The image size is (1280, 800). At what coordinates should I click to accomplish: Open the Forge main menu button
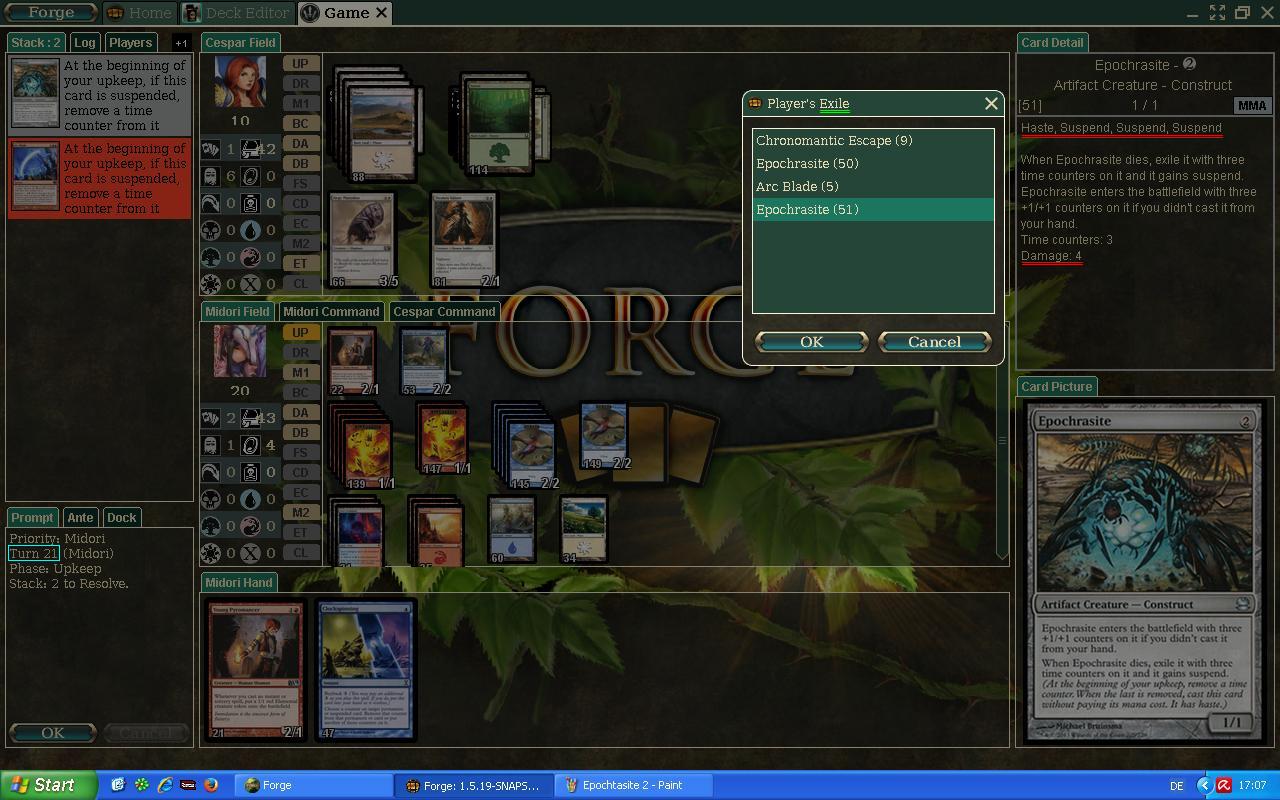point(51,13)
